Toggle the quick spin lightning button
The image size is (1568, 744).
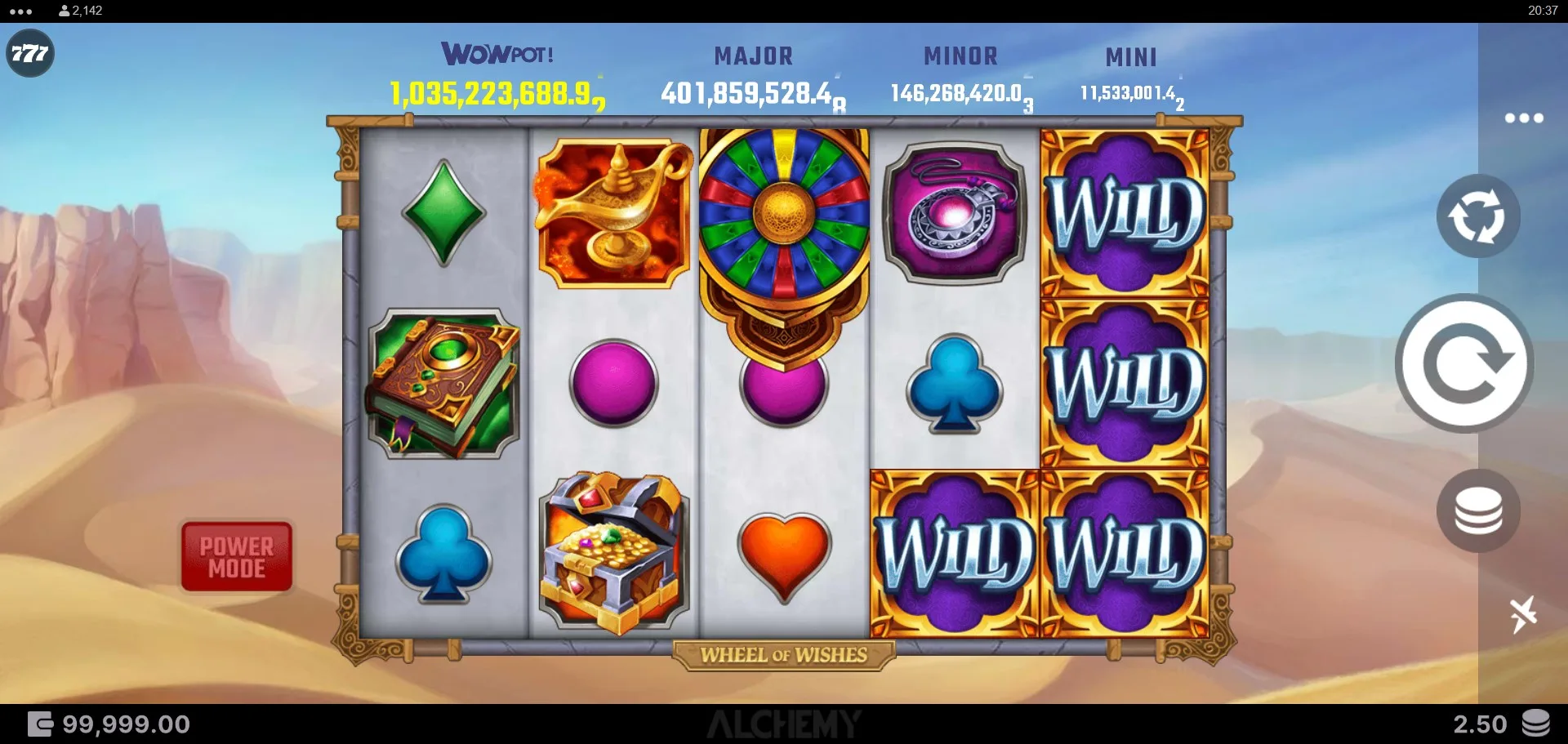(x=1522, y=613)
